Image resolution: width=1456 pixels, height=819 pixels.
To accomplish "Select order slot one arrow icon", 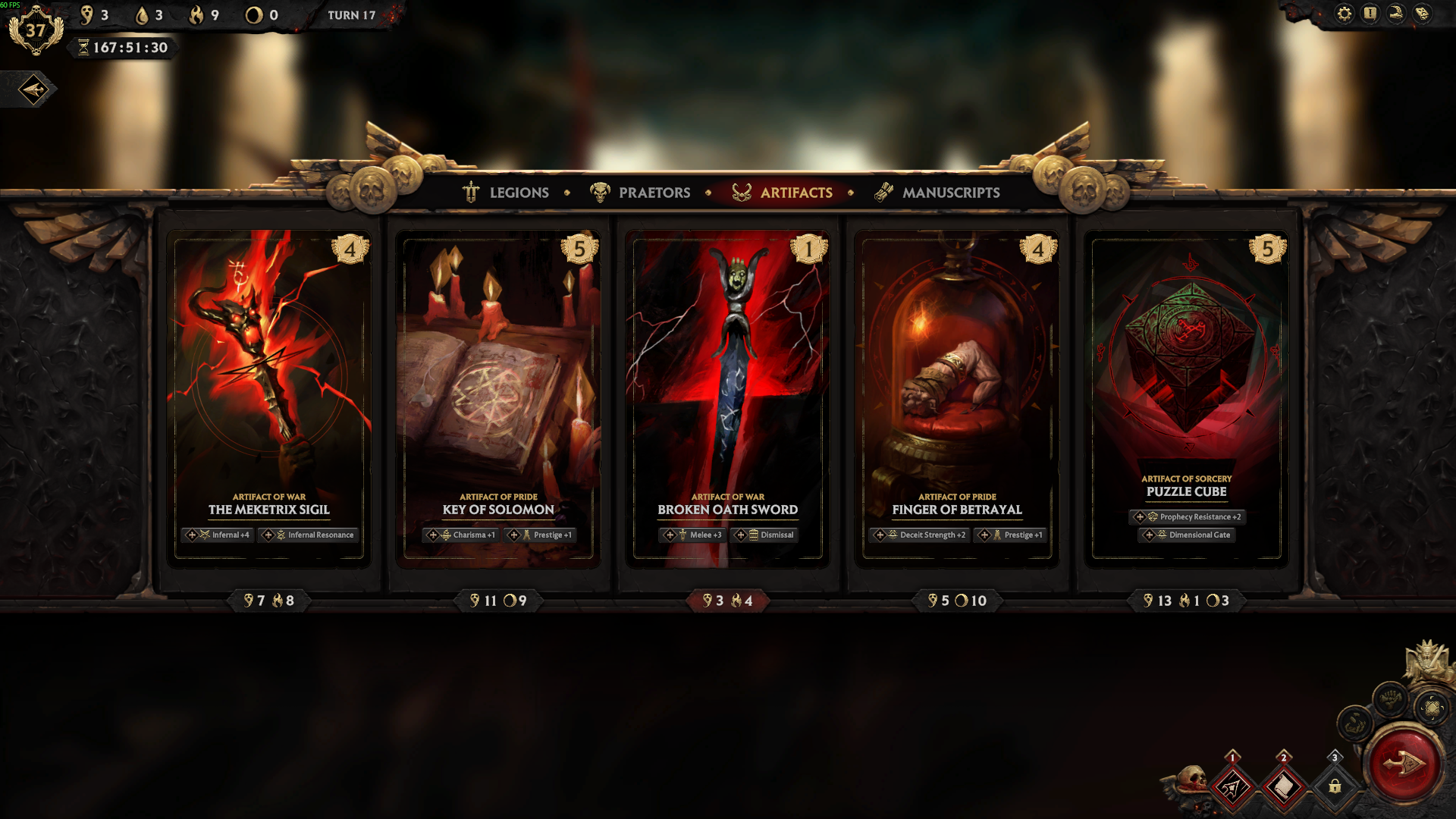I will 1232,787.
